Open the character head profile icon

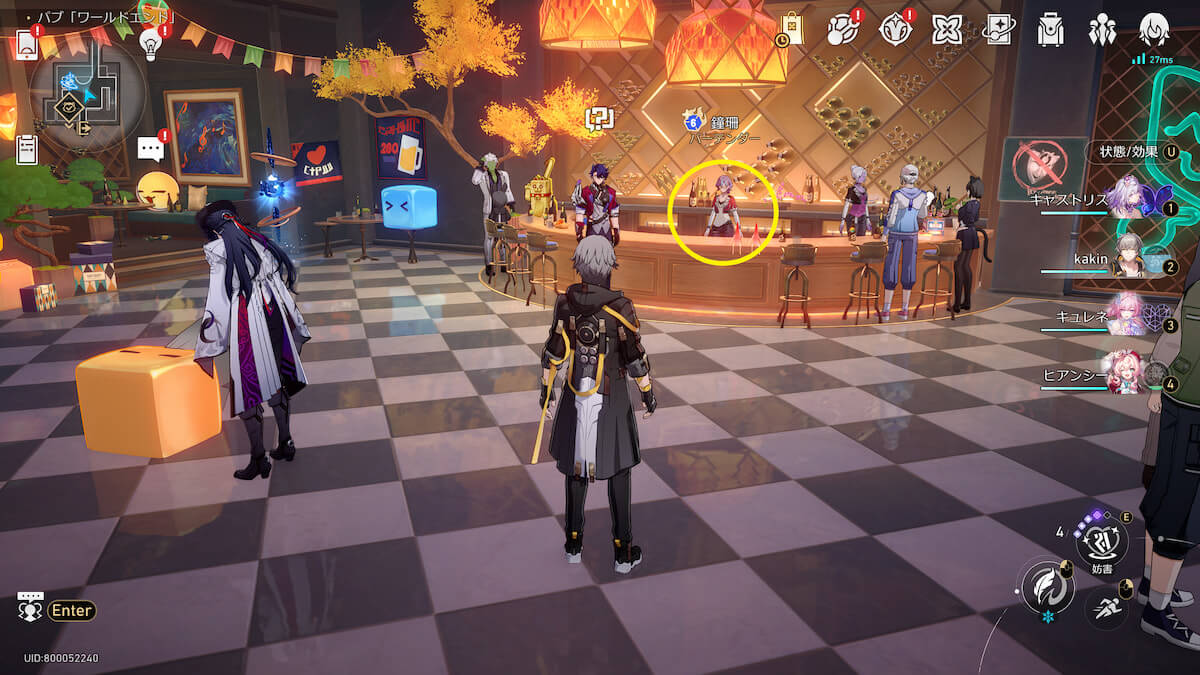coord(1154,30)
